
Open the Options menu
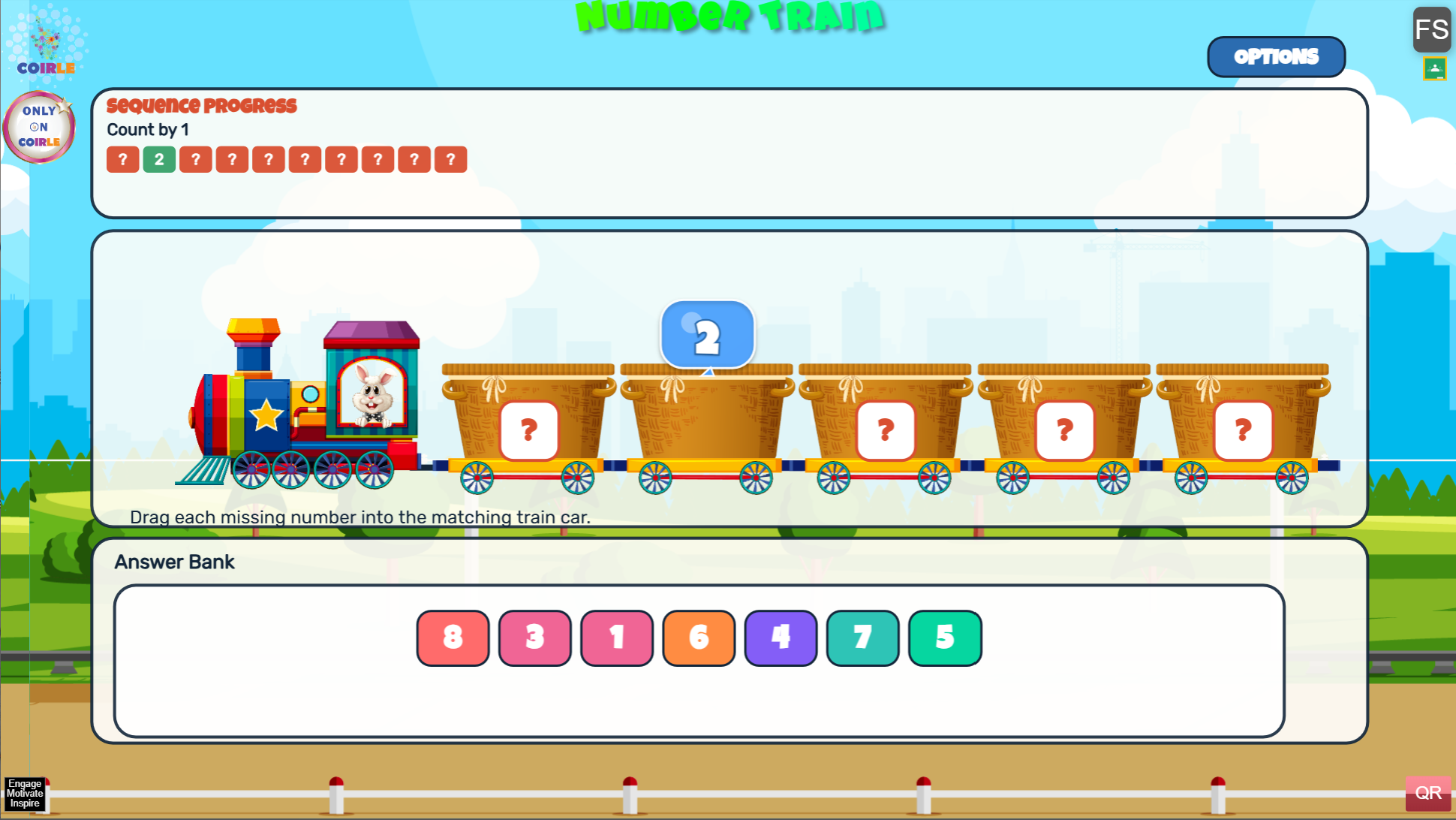(1276, 57)
